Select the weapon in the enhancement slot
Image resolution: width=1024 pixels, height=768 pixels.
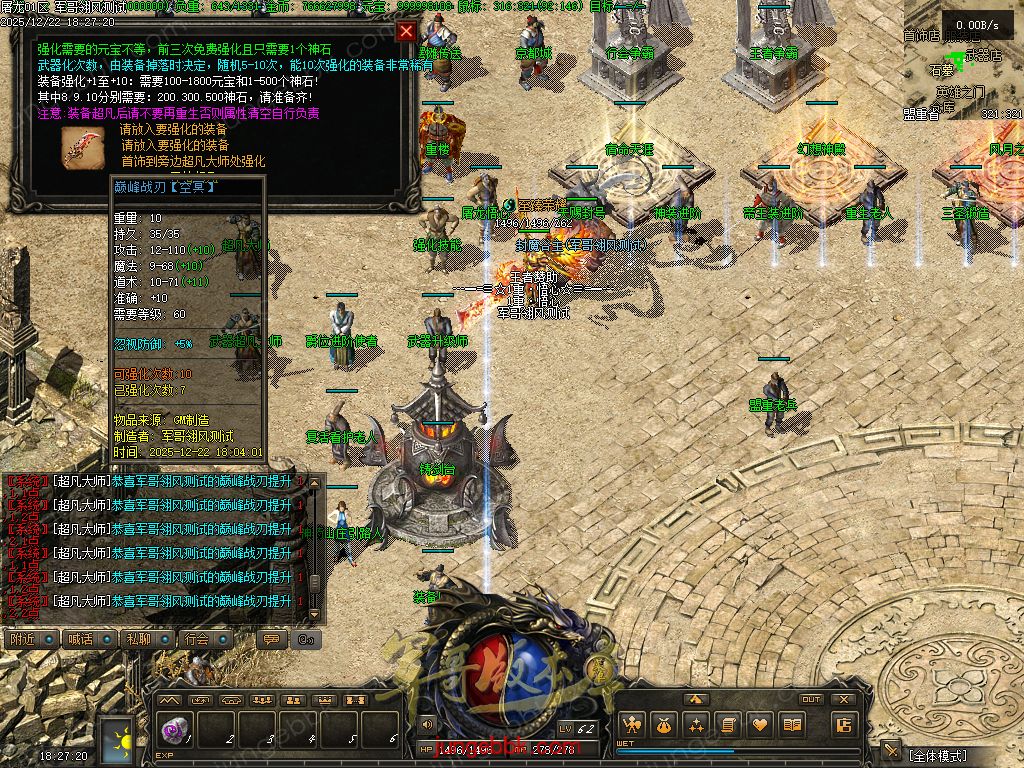pyautogui.click(x=80, y=146)
